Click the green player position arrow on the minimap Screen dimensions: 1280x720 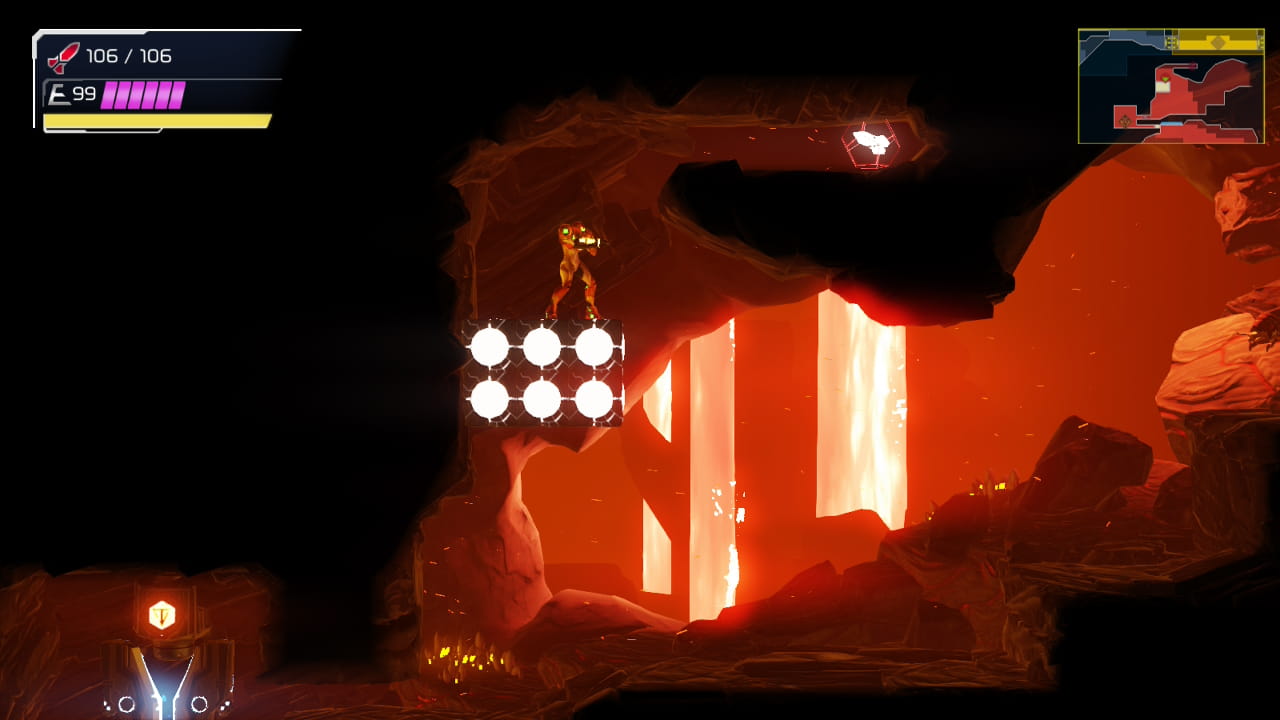coord(1166,79)
